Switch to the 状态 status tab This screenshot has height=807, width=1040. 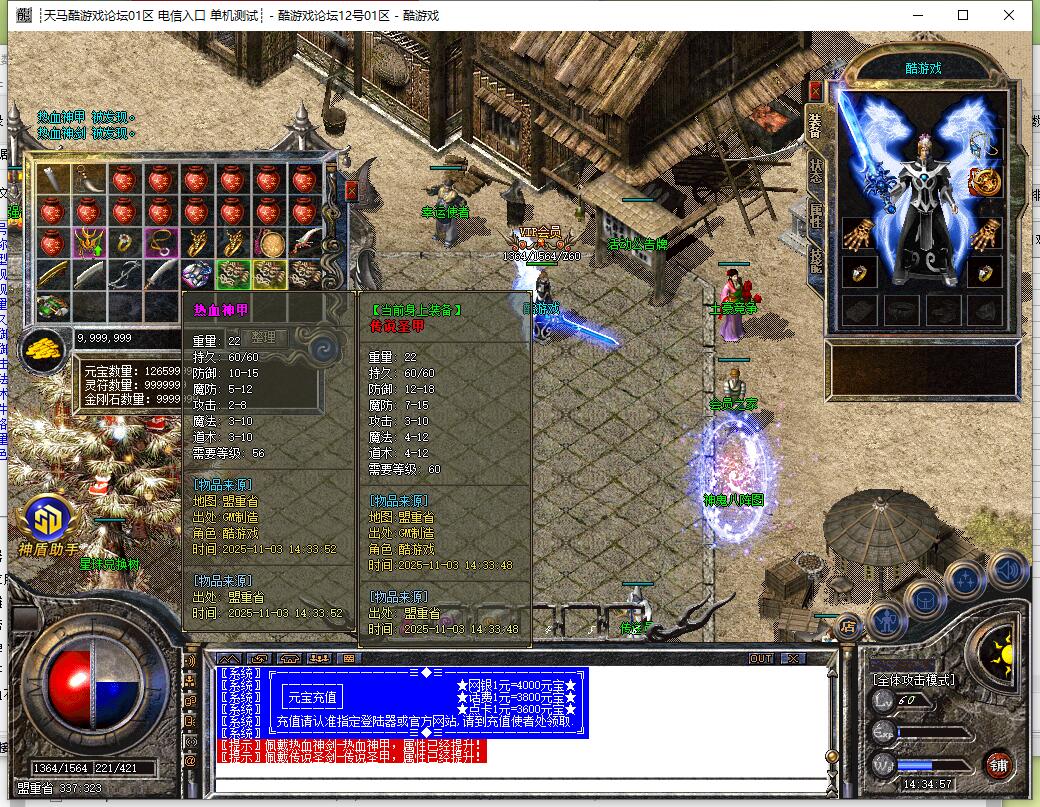tap(816, 171)
